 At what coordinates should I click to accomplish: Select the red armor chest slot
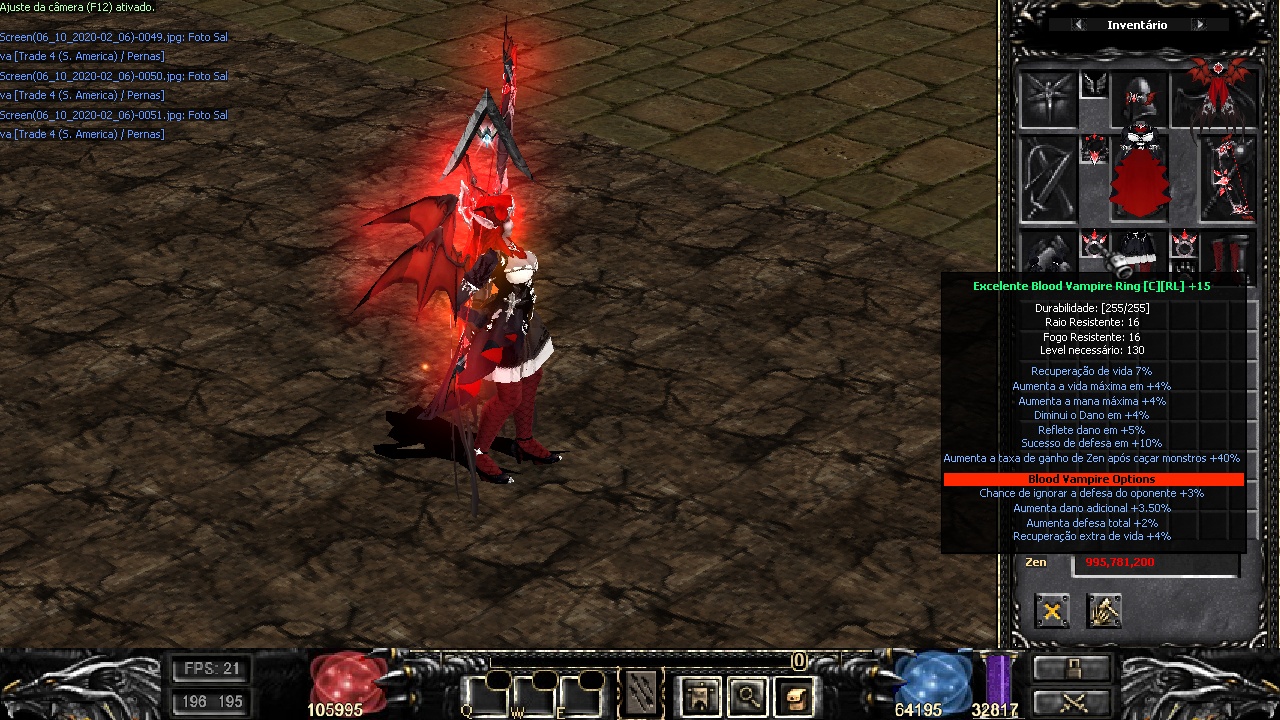coord(1140,180)
